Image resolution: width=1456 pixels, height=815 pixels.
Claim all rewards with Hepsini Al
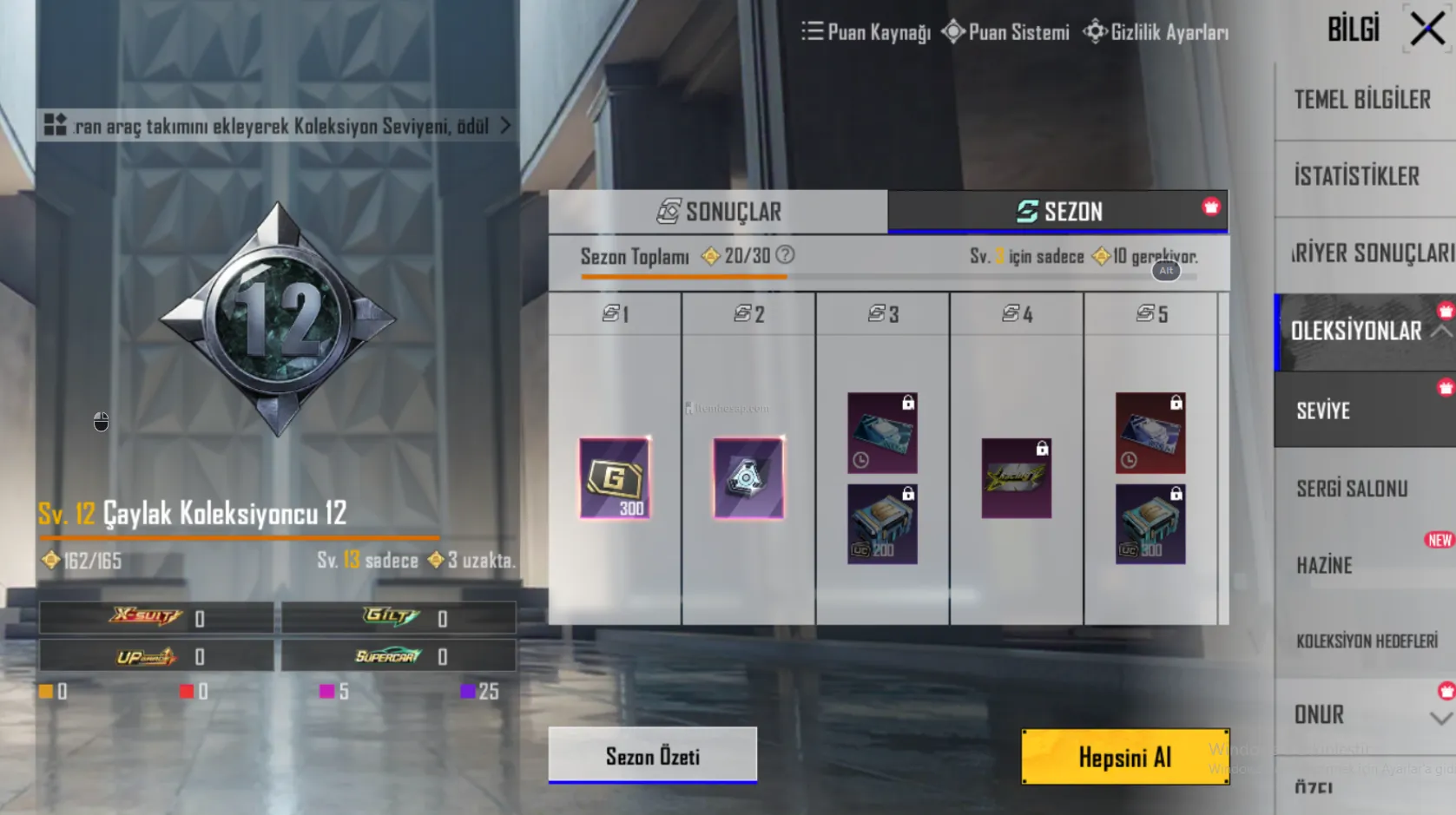[1124, 757]
